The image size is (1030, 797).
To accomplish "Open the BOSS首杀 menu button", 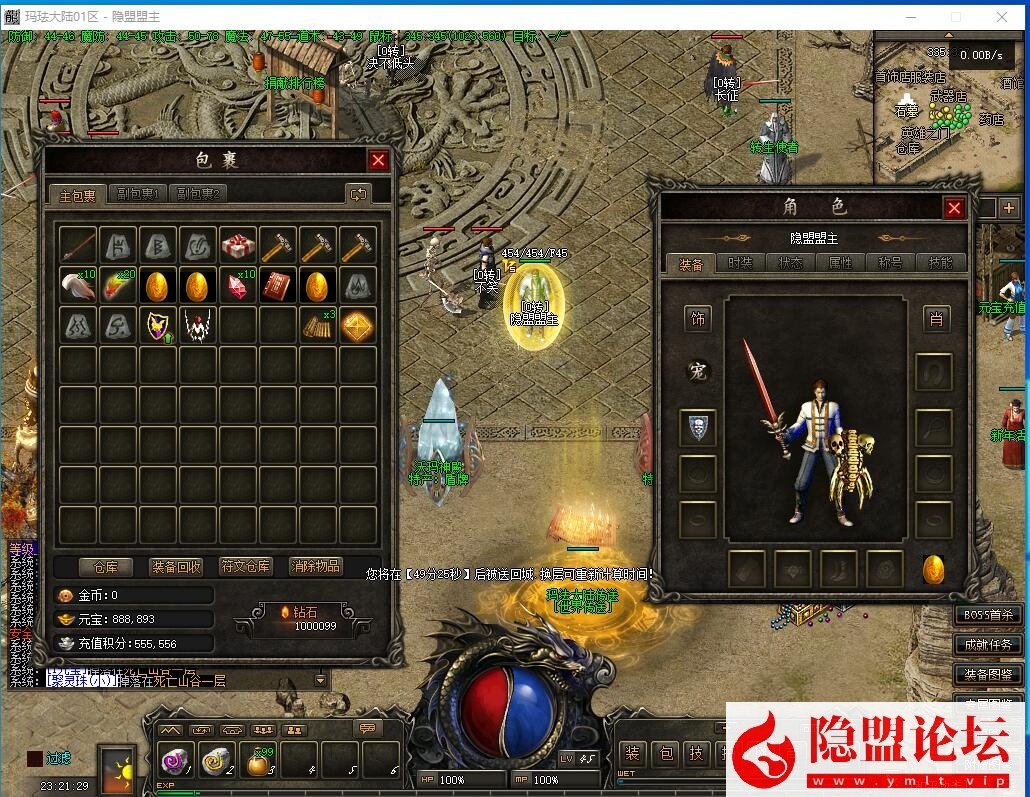I will point(988,615).
